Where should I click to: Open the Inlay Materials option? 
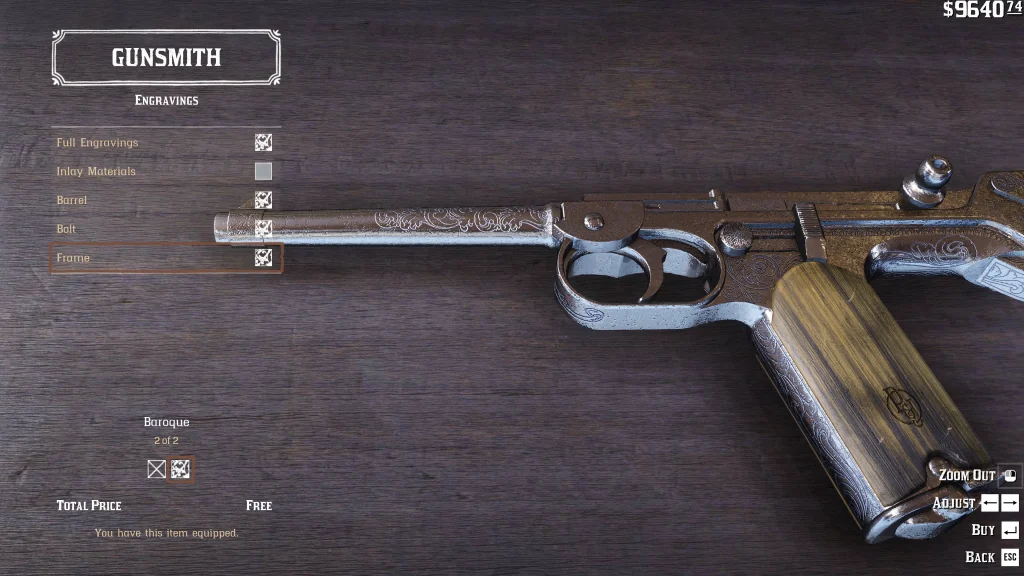point(165,172)
